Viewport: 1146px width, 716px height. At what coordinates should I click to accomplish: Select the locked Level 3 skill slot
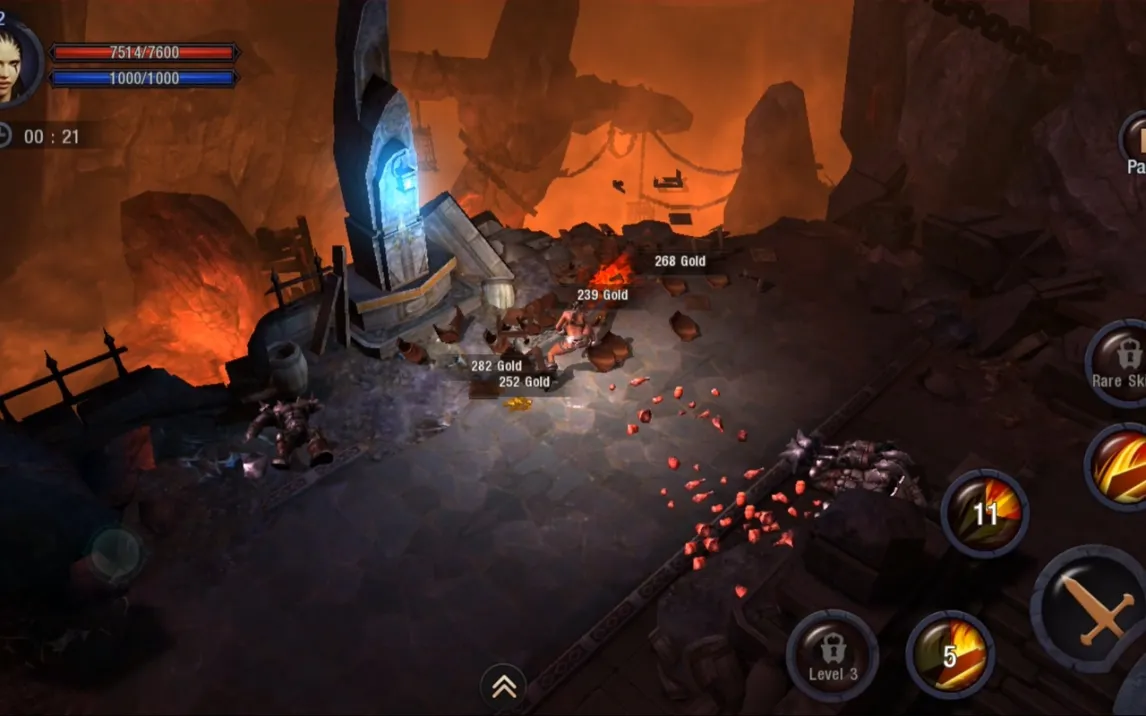pyautogui.click(x=832, y=655)
